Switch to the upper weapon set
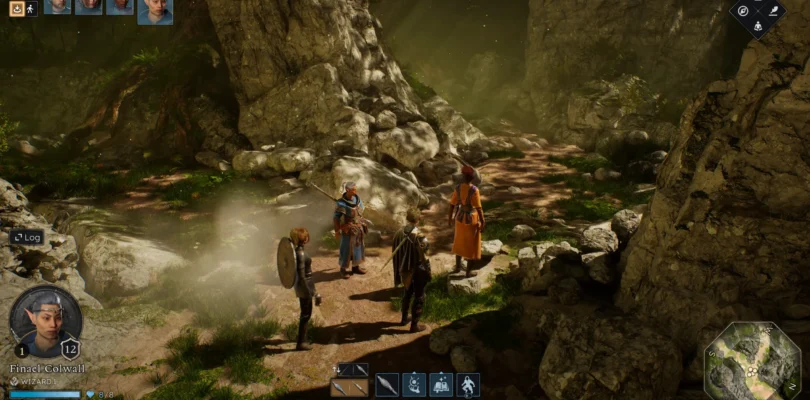 point(355,369)
